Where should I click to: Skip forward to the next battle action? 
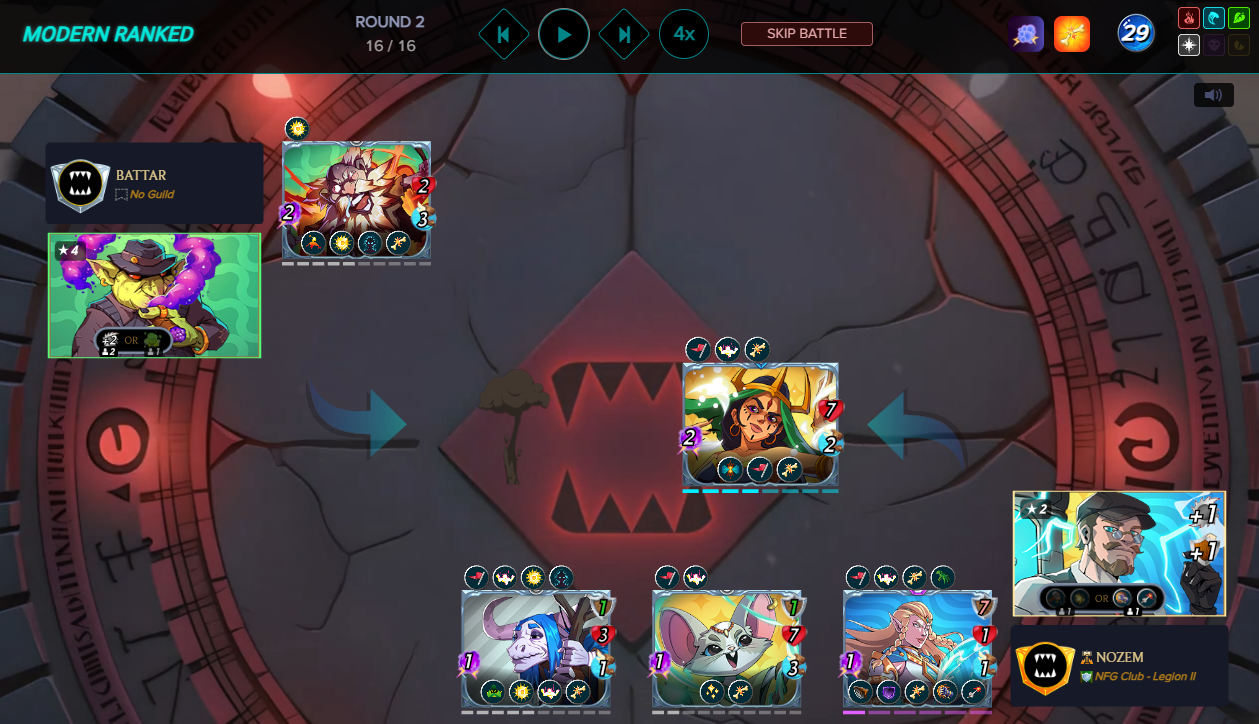point(624,35)
